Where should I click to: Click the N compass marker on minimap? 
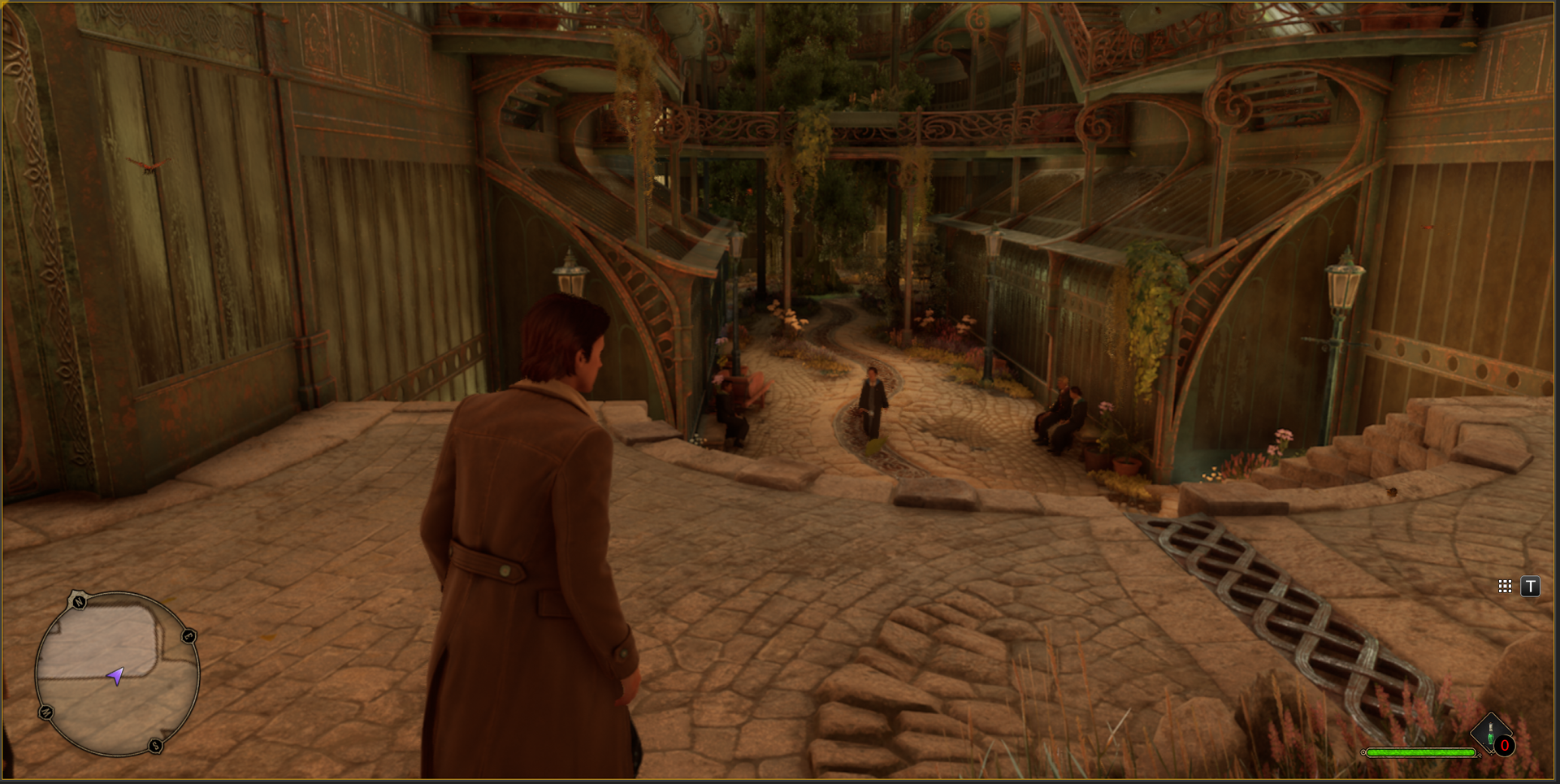(79, 602)
